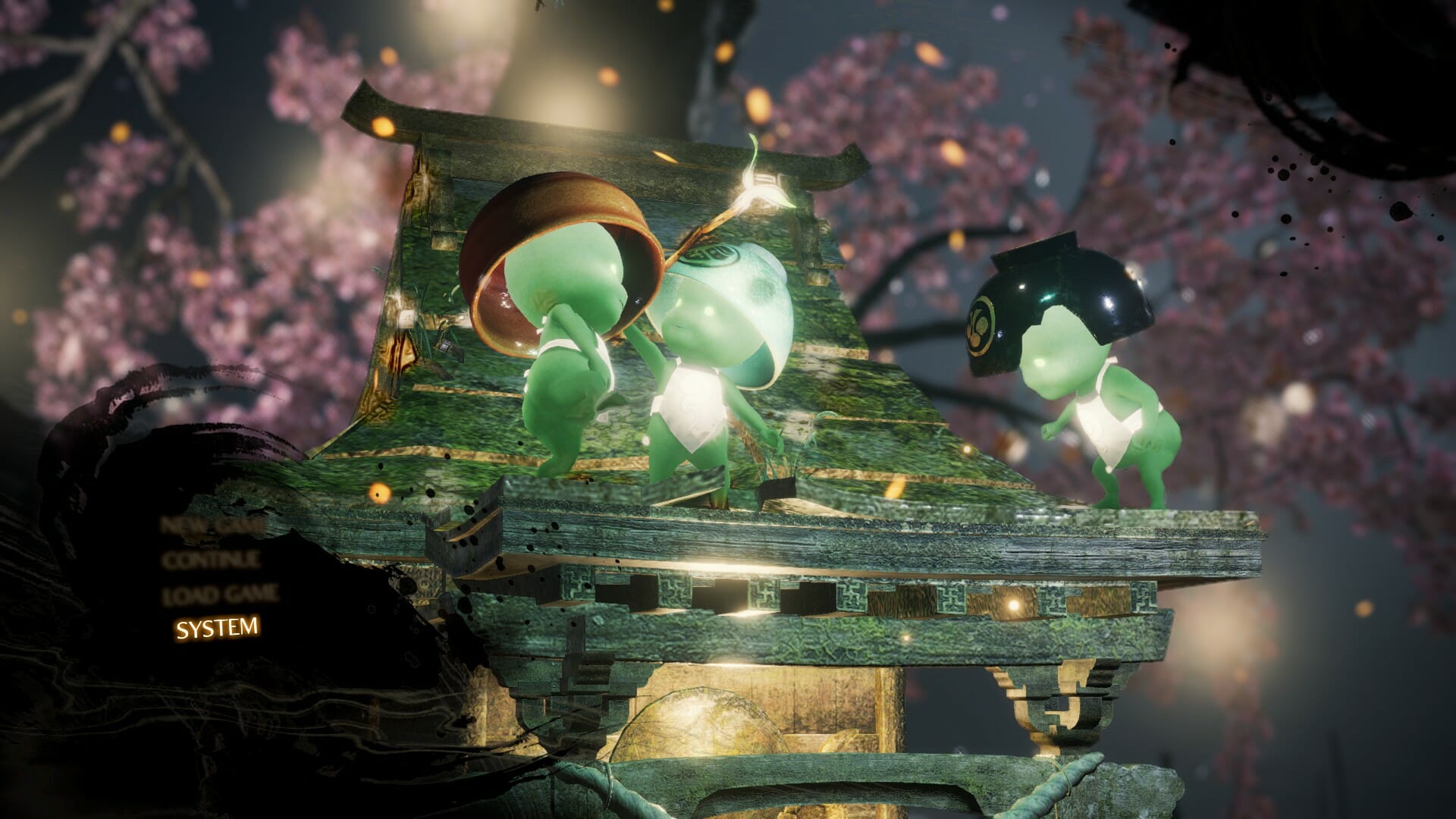Start a New Game
This screenshot has height=819, width=1456.
click(212, 525)
